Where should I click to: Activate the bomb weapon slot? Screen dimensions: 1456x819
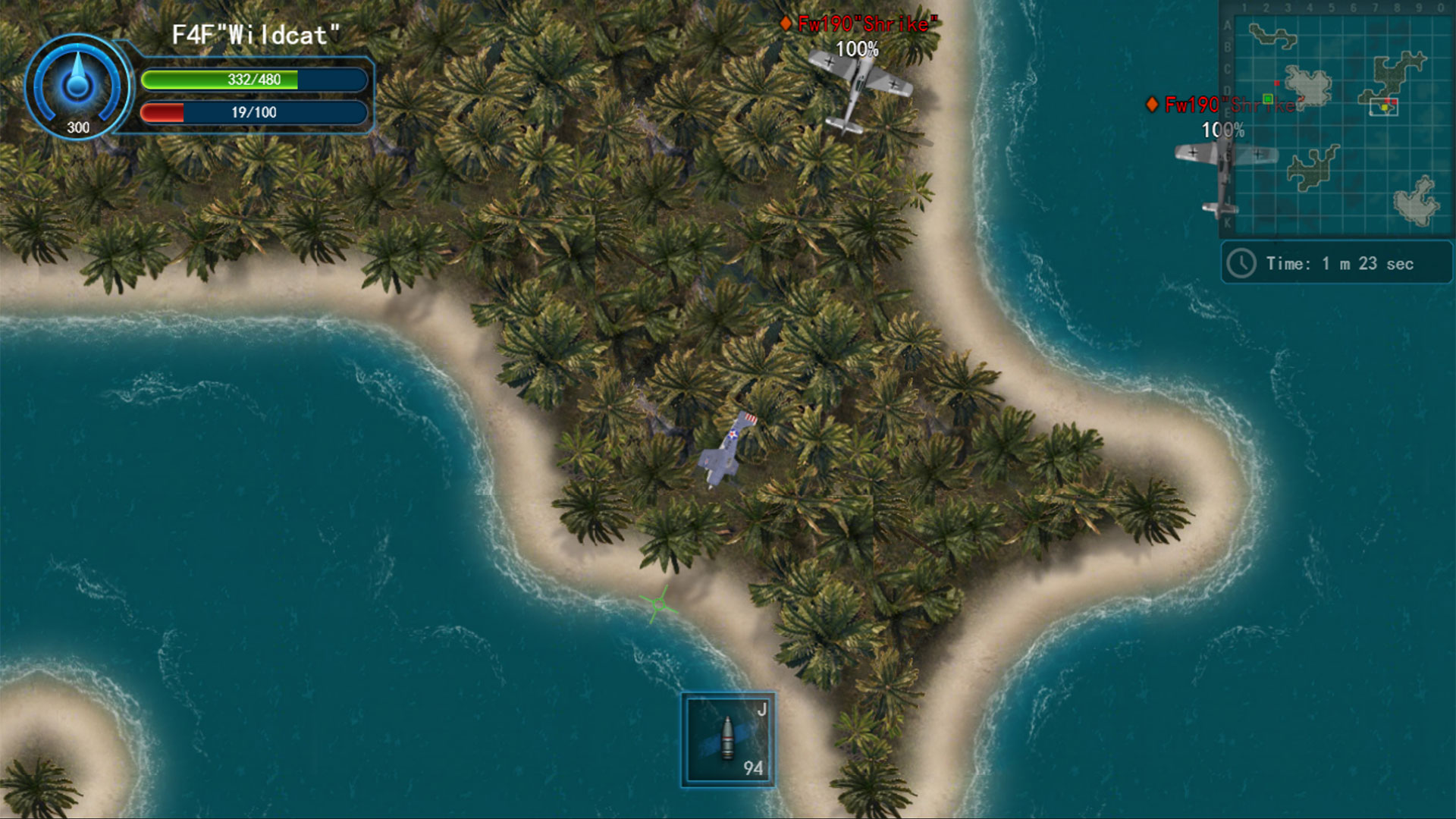[x=728, y=739]
